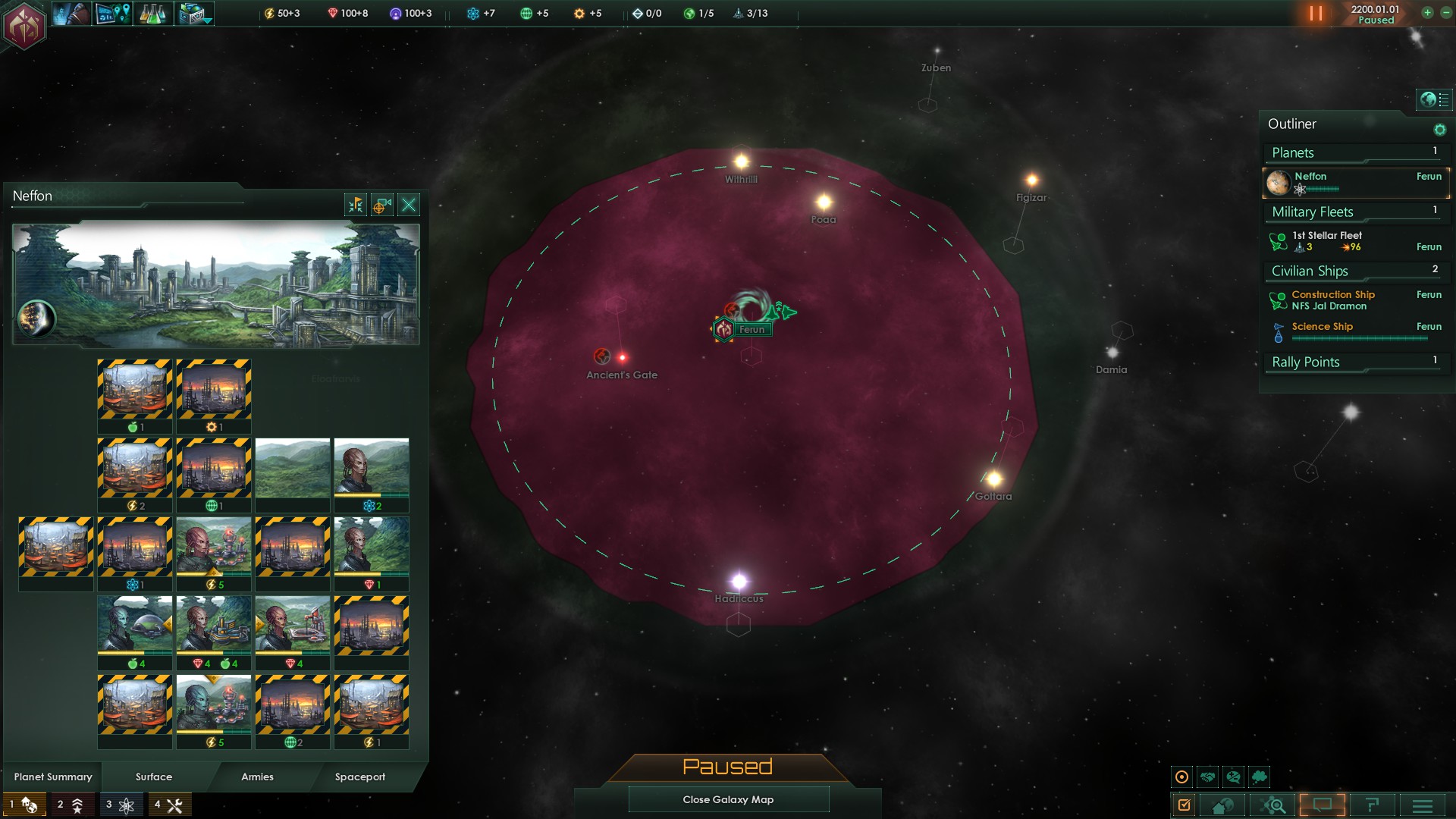Select the Planet Summary tab
This screenshot has height=819, width=1456.
[53, 777]
